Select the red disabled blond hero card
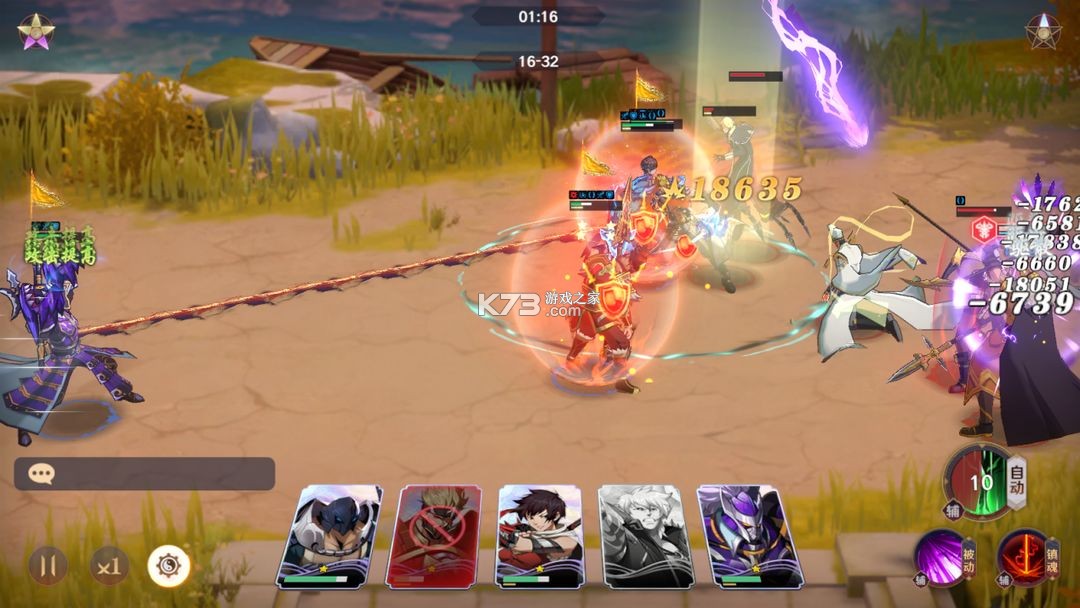 pos(440,535)
